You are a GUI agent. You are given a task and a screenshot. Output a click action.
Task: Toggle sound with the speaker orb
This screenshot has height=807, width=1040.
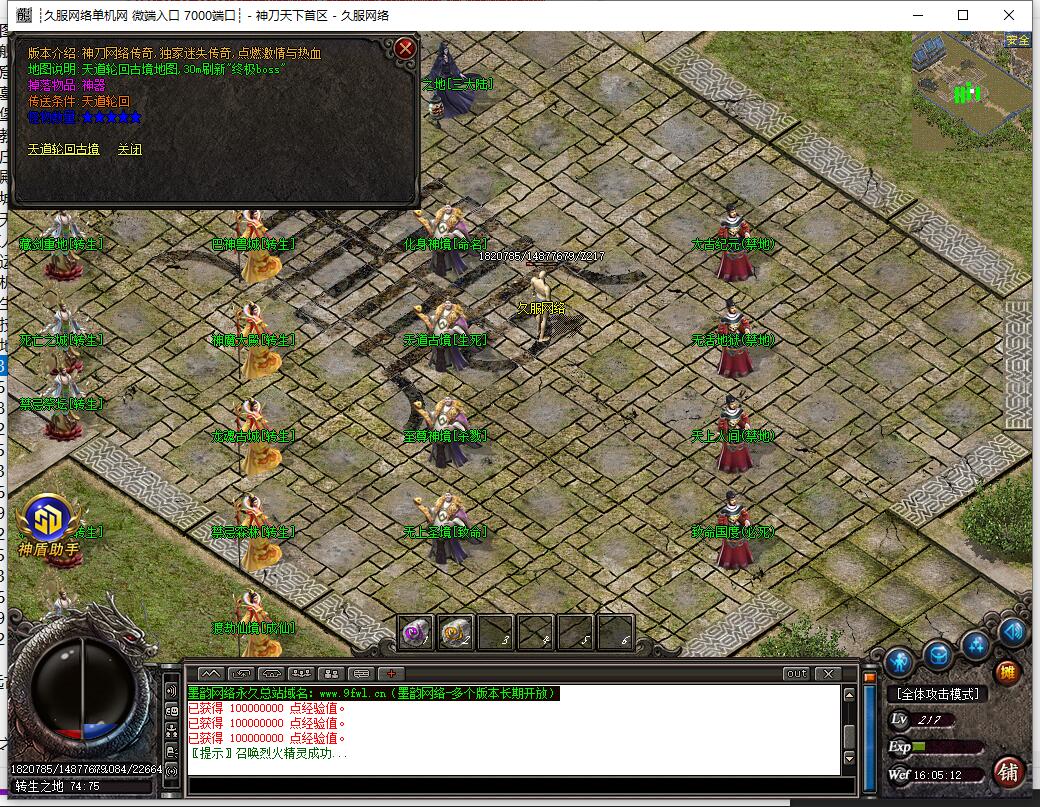tap(1013, 632)
